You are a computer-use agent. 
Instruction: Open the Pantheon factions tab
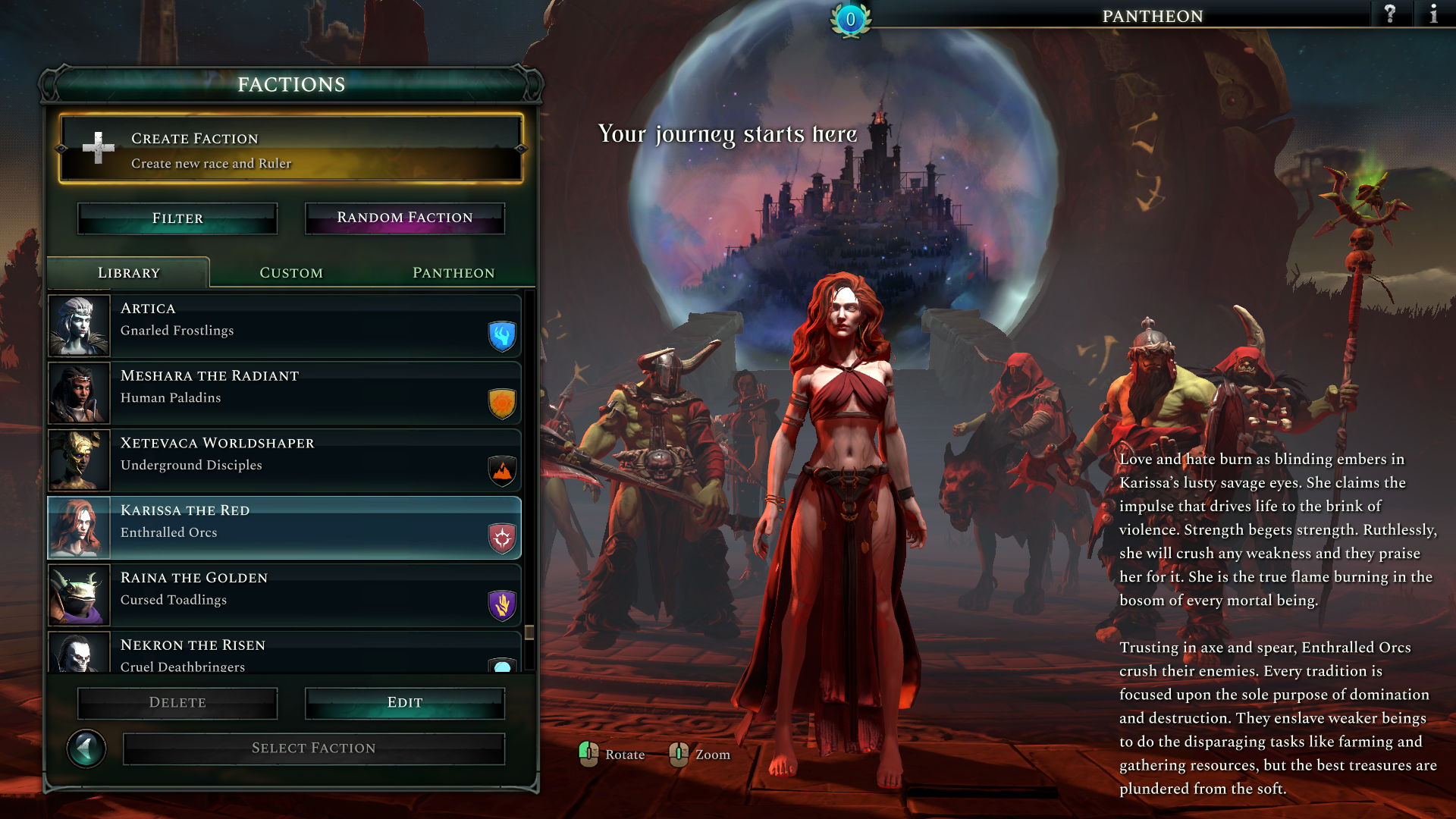point(453,273)
